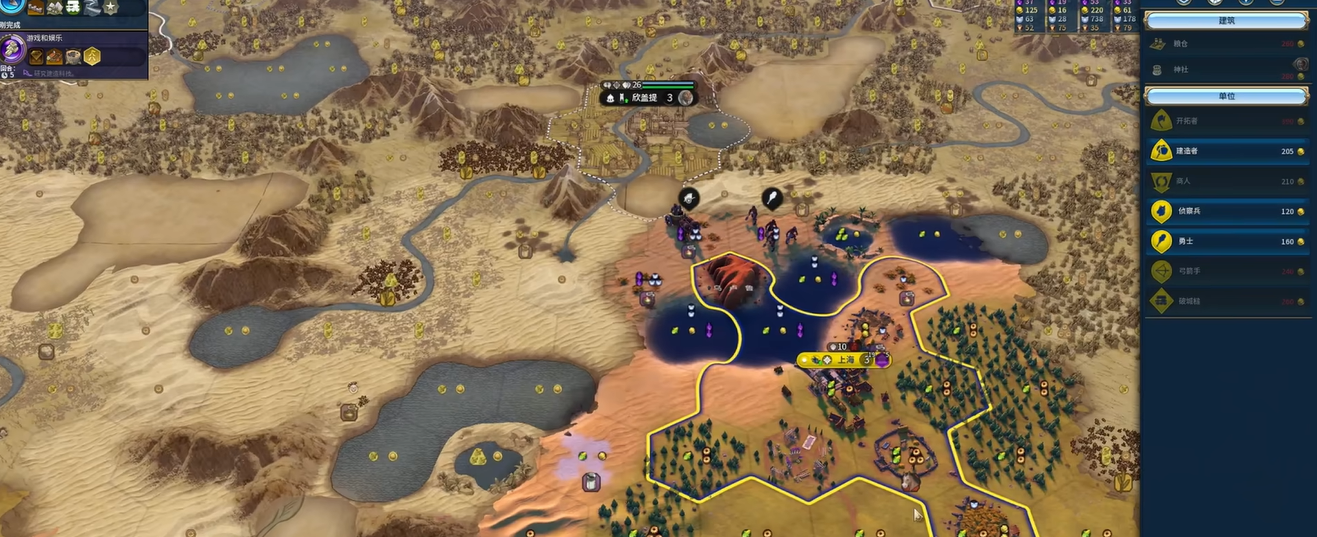
Task: Purchase the Warrior unit for 160 gold
Action: point(1228,241)
